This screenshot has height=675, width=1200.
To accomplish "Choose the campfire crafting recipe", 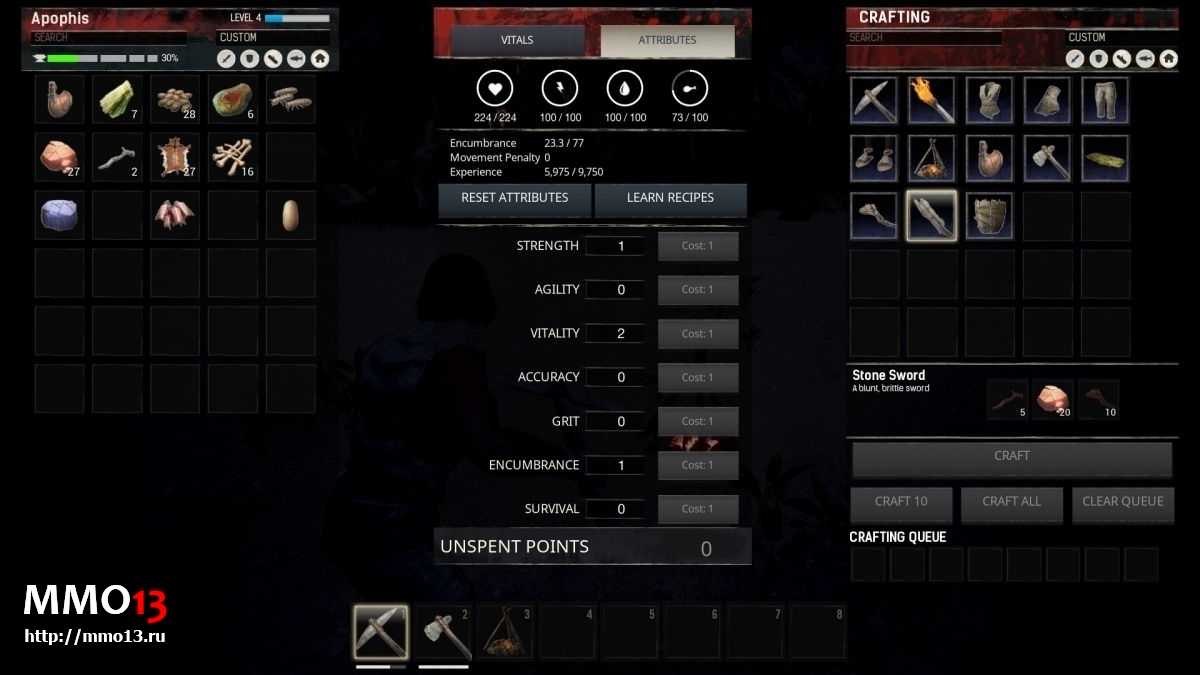I will (931, 158).
